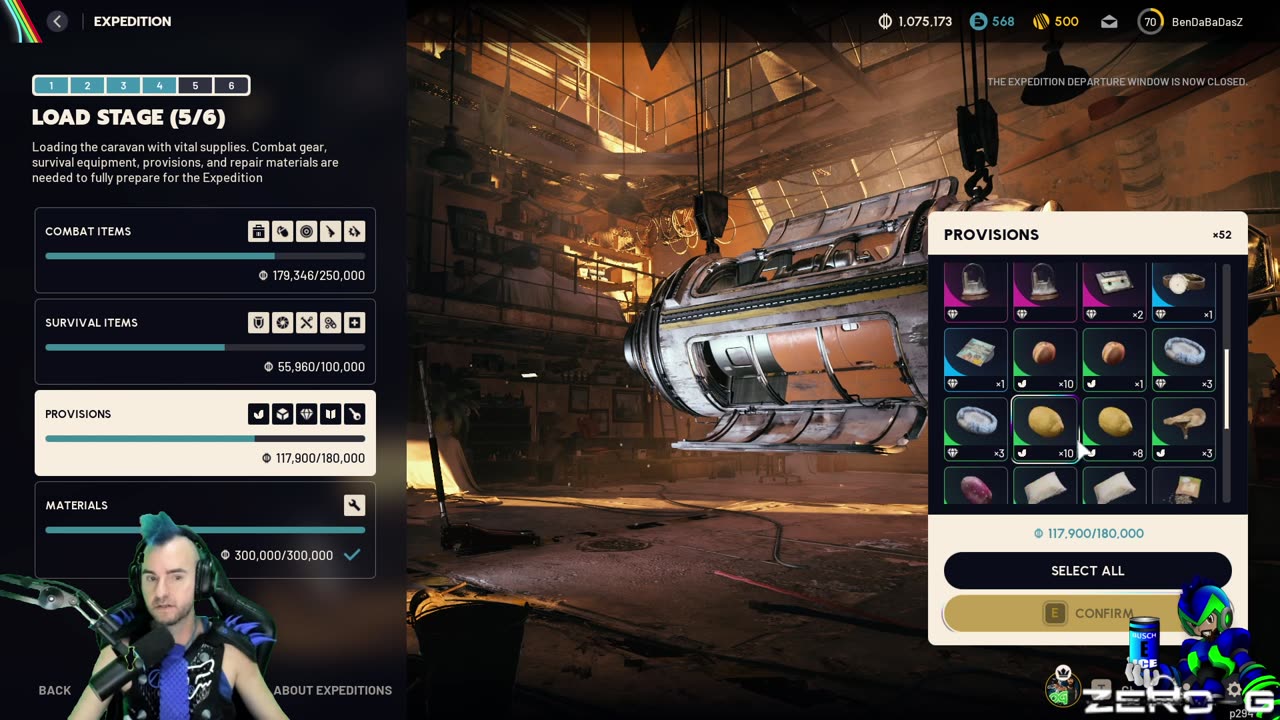The height and width of the screenshot is (720, 1280).
Task: Open the Combat Items category
Action: [205, 250]
